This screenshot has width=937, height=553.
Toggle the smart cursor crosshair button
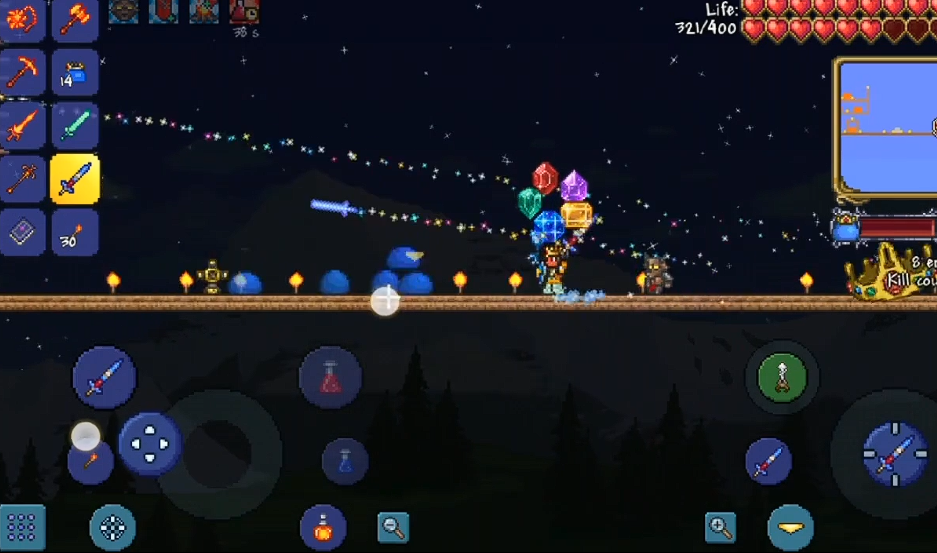(113, 527)
